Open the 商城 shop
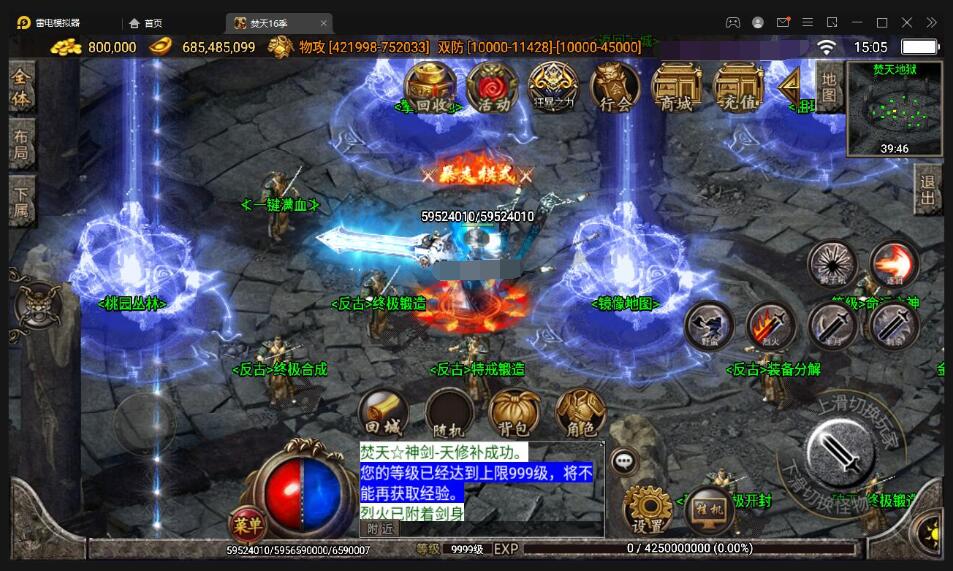 pyautogui.click(x=676, y=87)
